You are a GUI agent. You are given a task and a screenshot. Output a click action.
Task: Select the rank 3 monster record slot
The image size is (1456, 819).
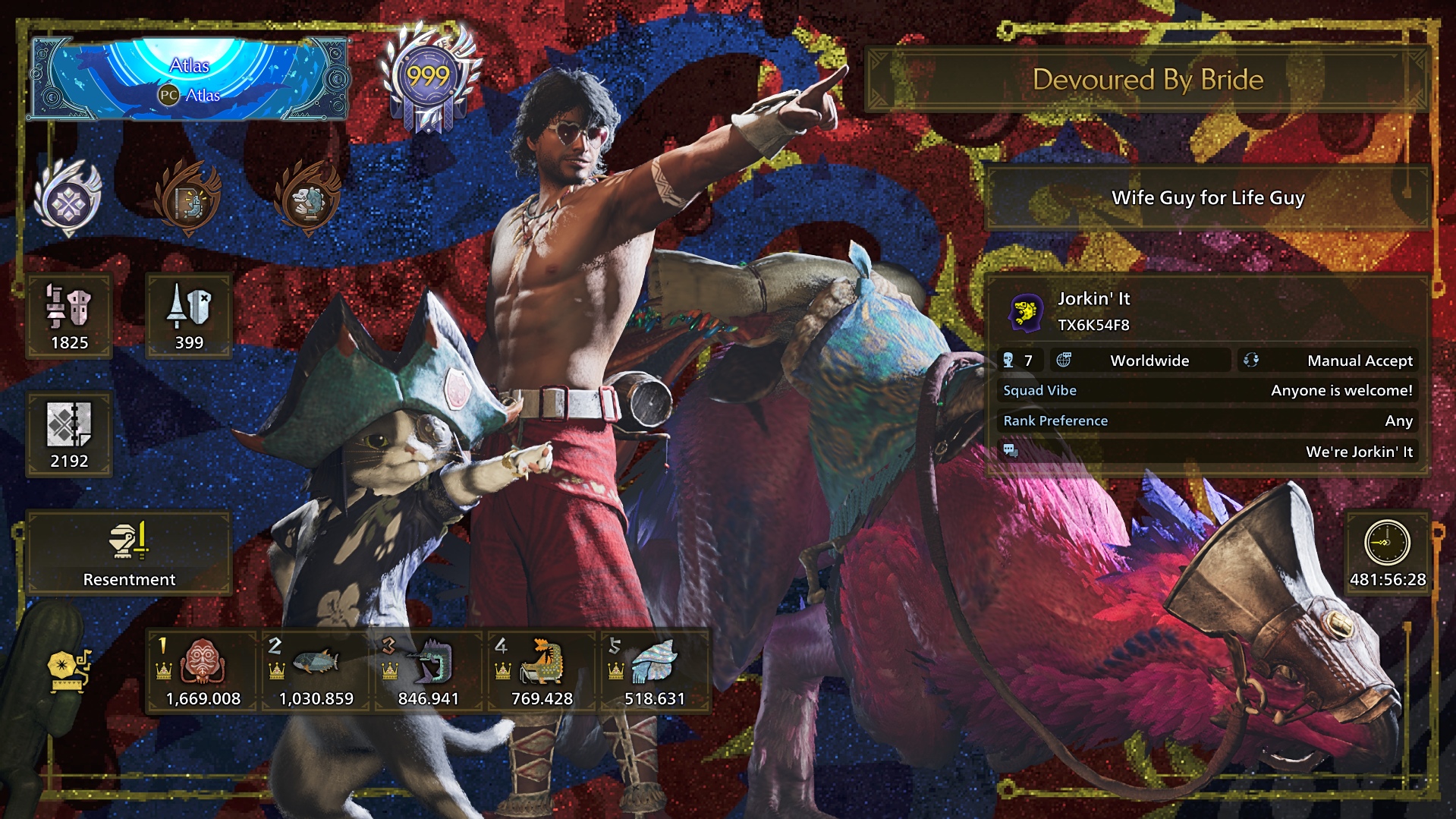429,671
